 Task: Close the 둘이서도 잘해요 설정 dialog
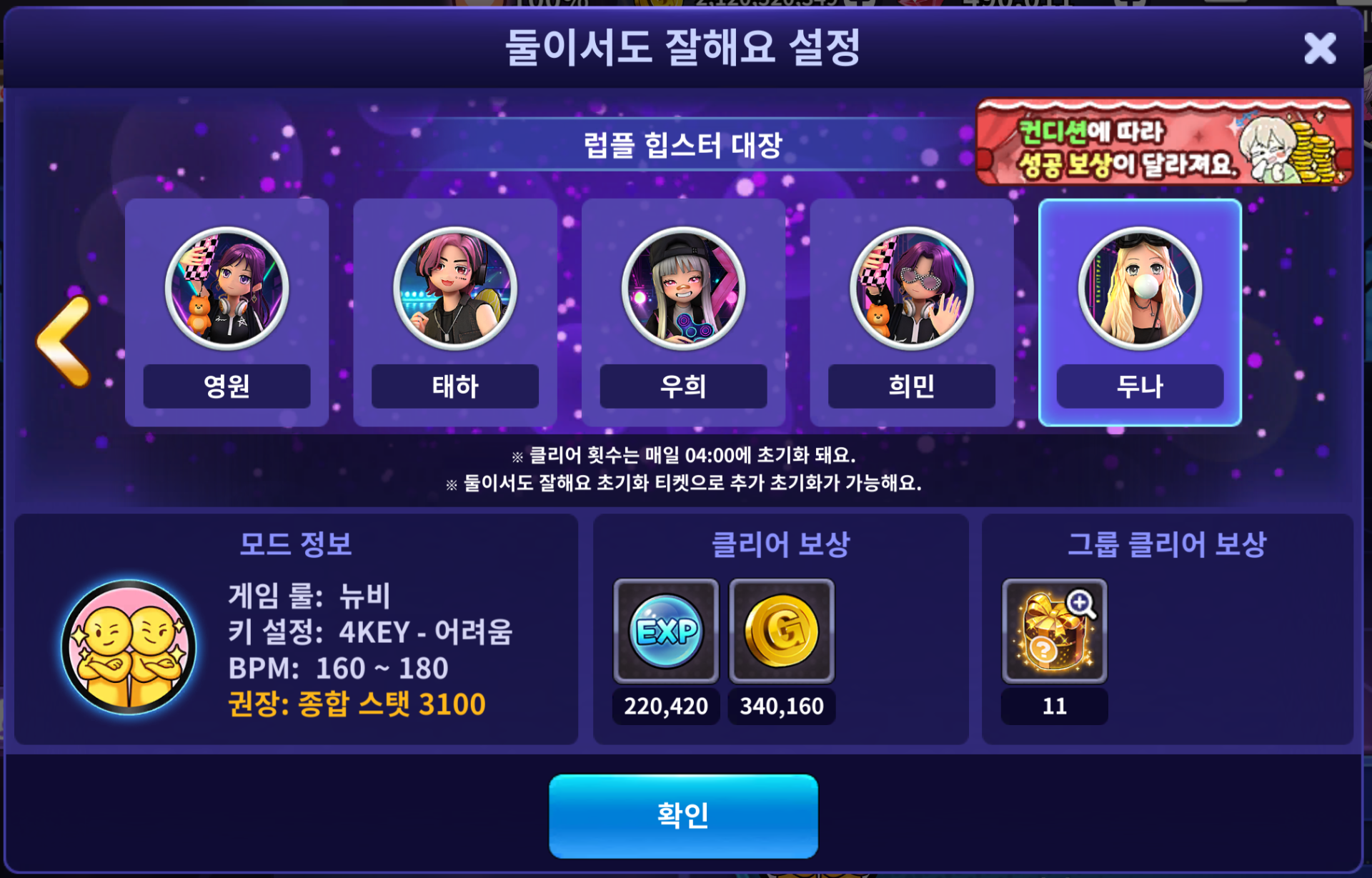1319,49
